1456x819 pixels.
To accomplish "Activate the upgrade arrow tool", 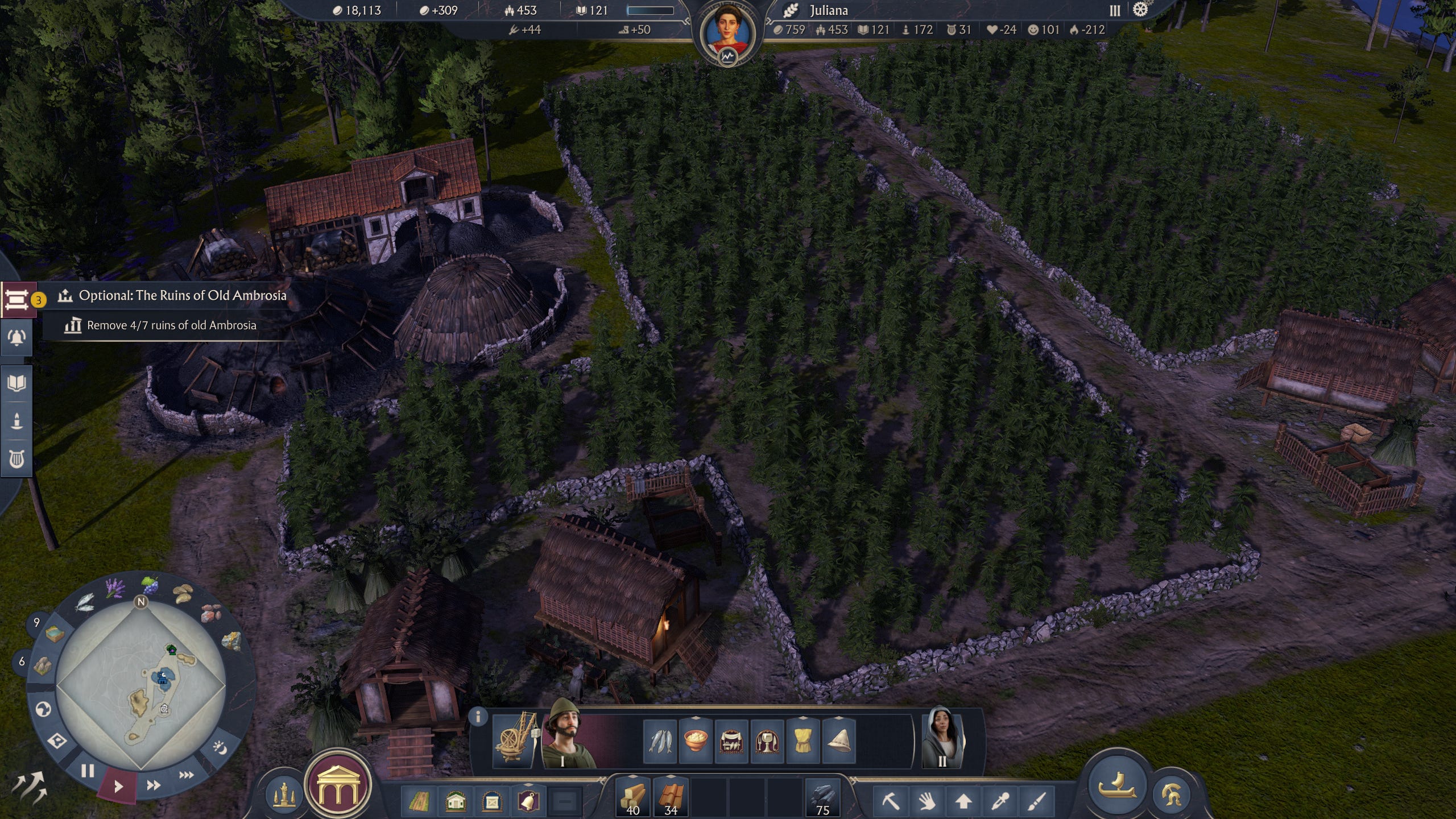I will (963, 802).
